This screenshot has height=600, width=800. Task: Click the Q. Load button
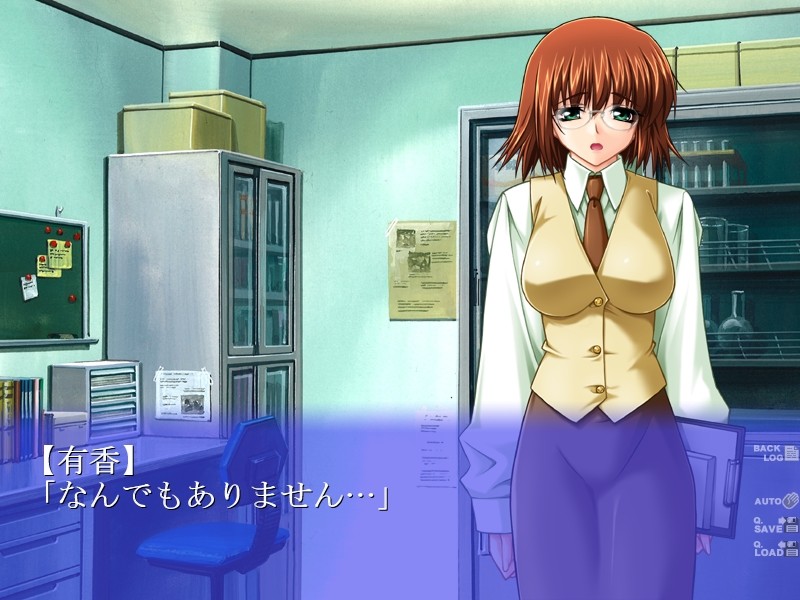(x=773, y=547)
